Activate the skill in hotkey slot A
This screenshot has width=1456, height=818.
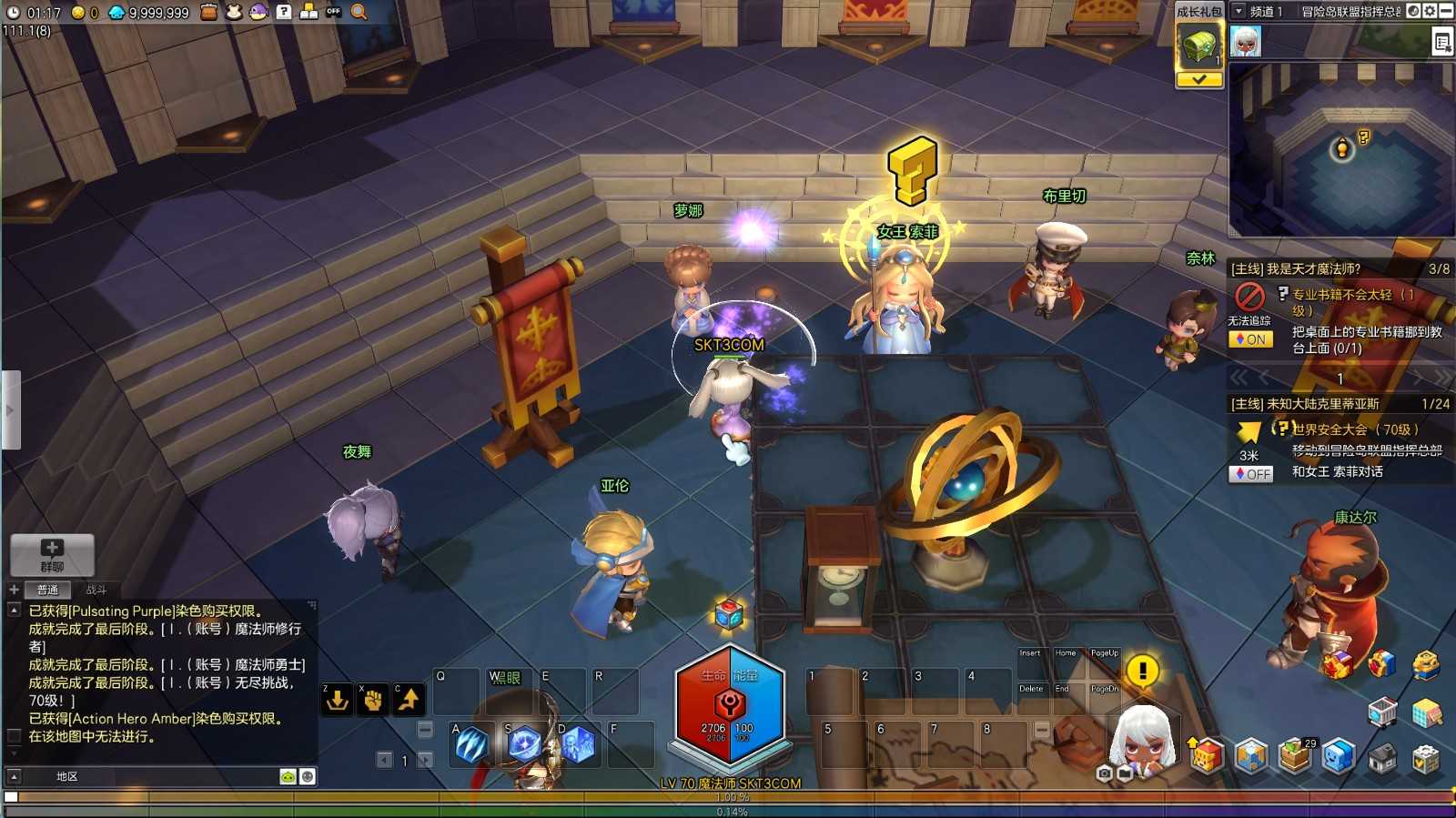pyautogui.click(x=471, y=745)
